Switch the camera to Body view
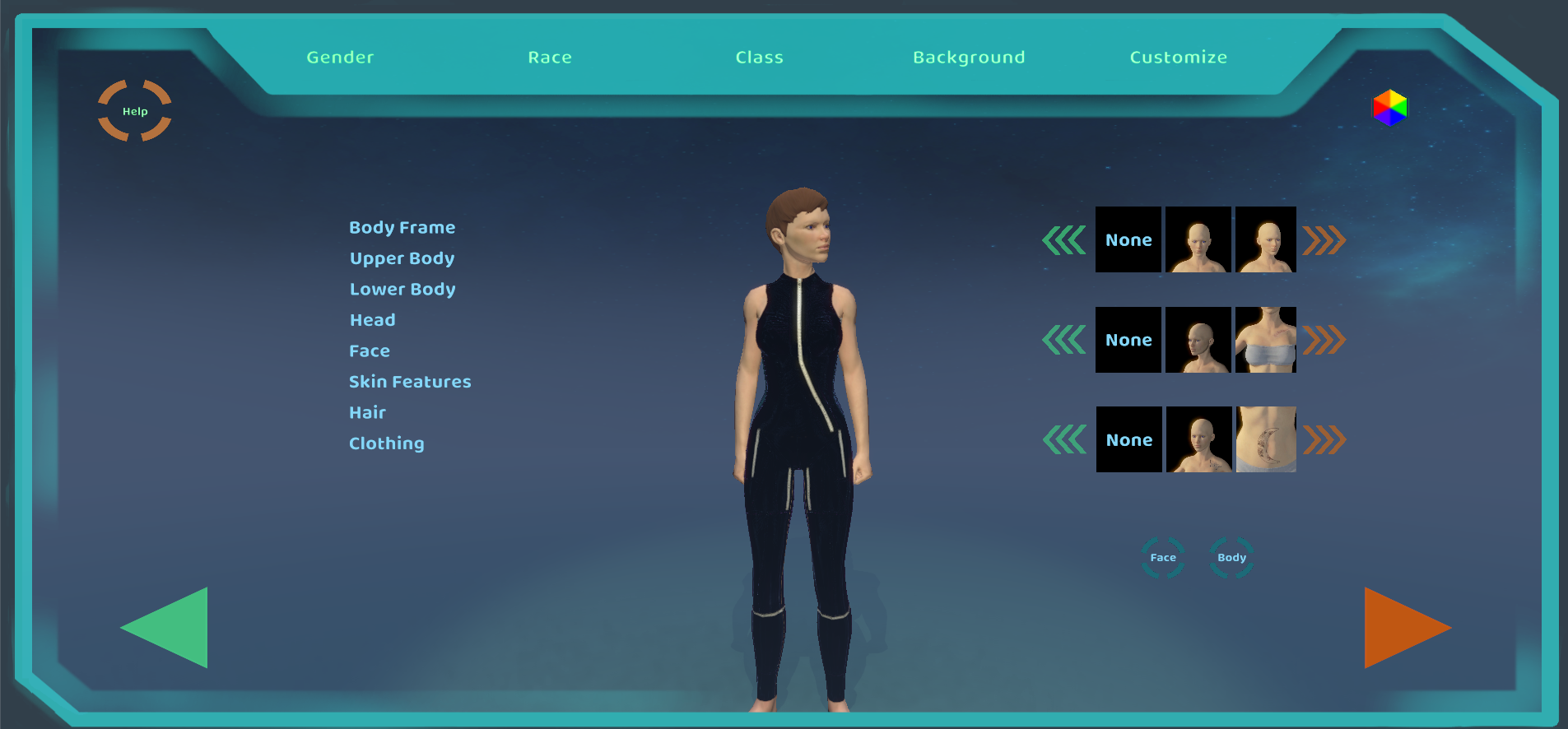1568x729 pixels. [x=1231, y=558]
